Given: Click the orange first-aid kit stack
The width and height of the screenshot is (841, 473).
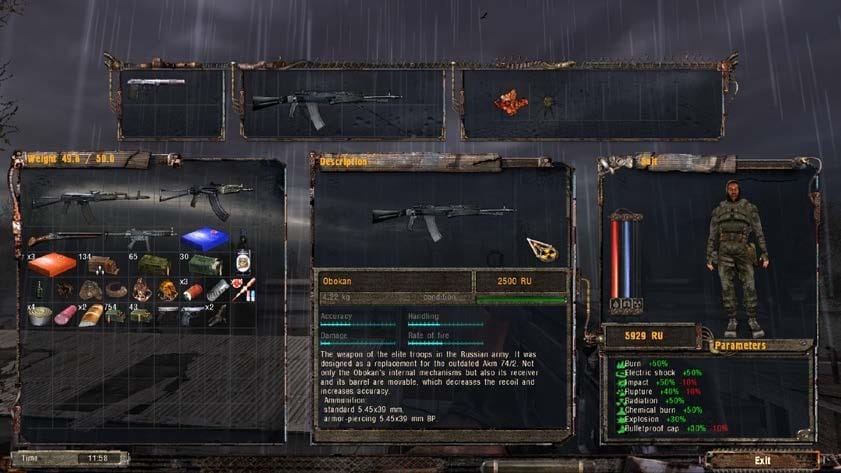Looking at the screenshot, I should 50,264.
